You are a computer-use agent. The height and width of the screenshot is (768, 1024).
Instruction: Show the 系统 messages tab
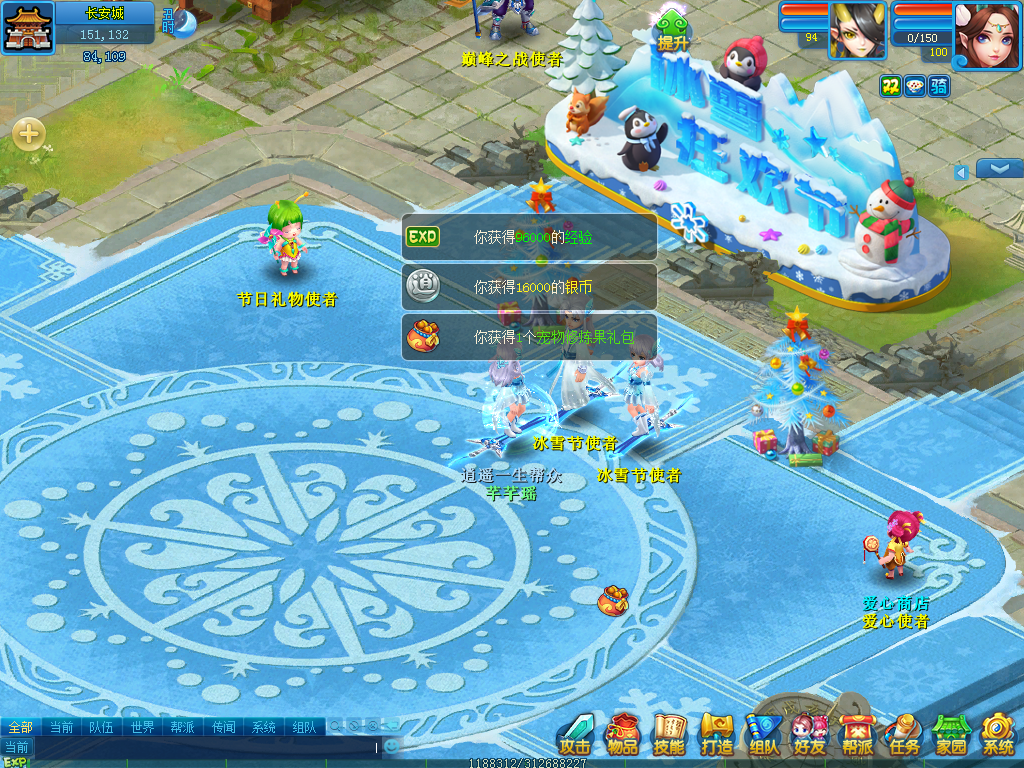[x=264, y=727]
